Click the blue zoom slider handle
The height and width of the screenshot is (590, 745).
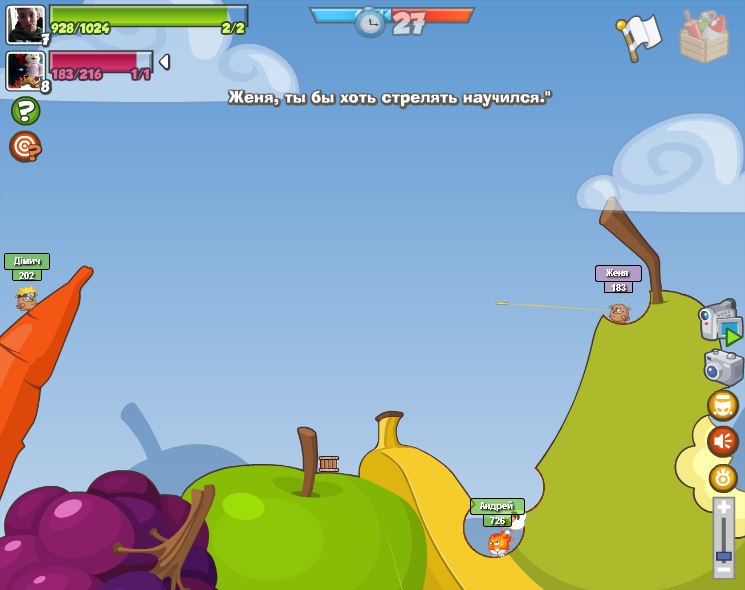(x=723, y=555)
